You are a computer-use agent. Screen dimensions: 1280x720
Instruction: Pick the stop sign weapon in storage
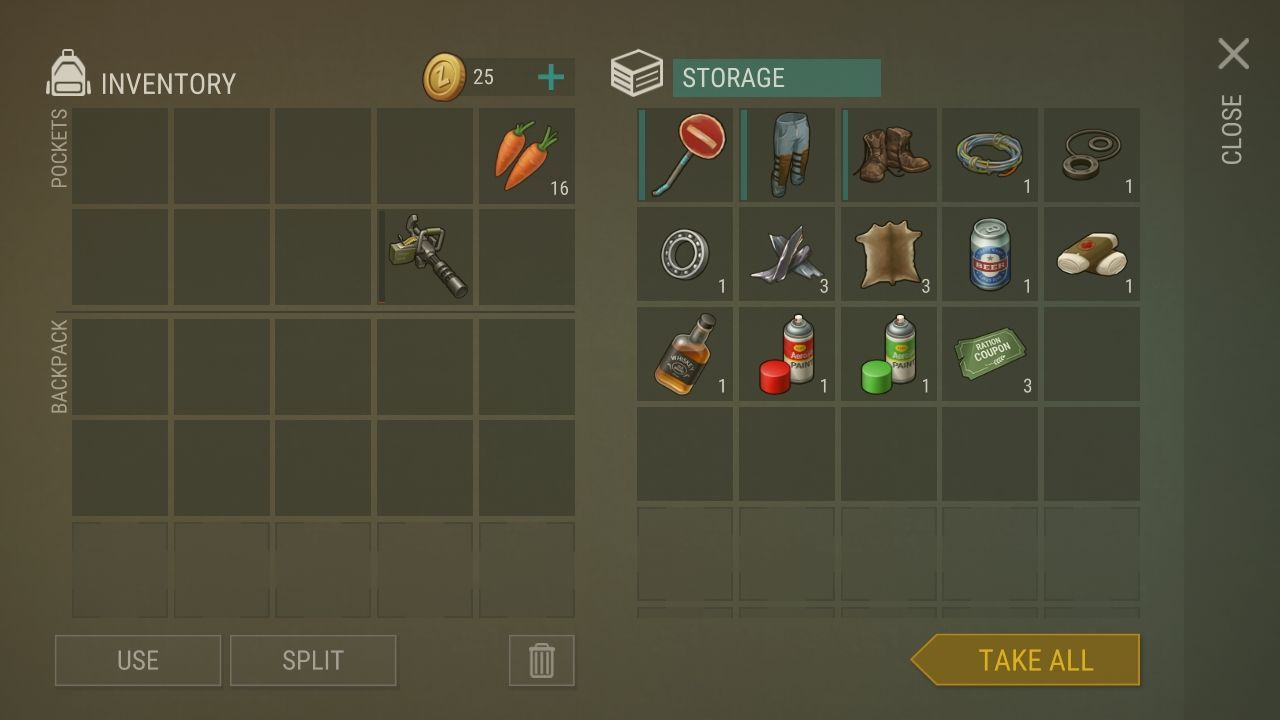click(x=685, y=155)
